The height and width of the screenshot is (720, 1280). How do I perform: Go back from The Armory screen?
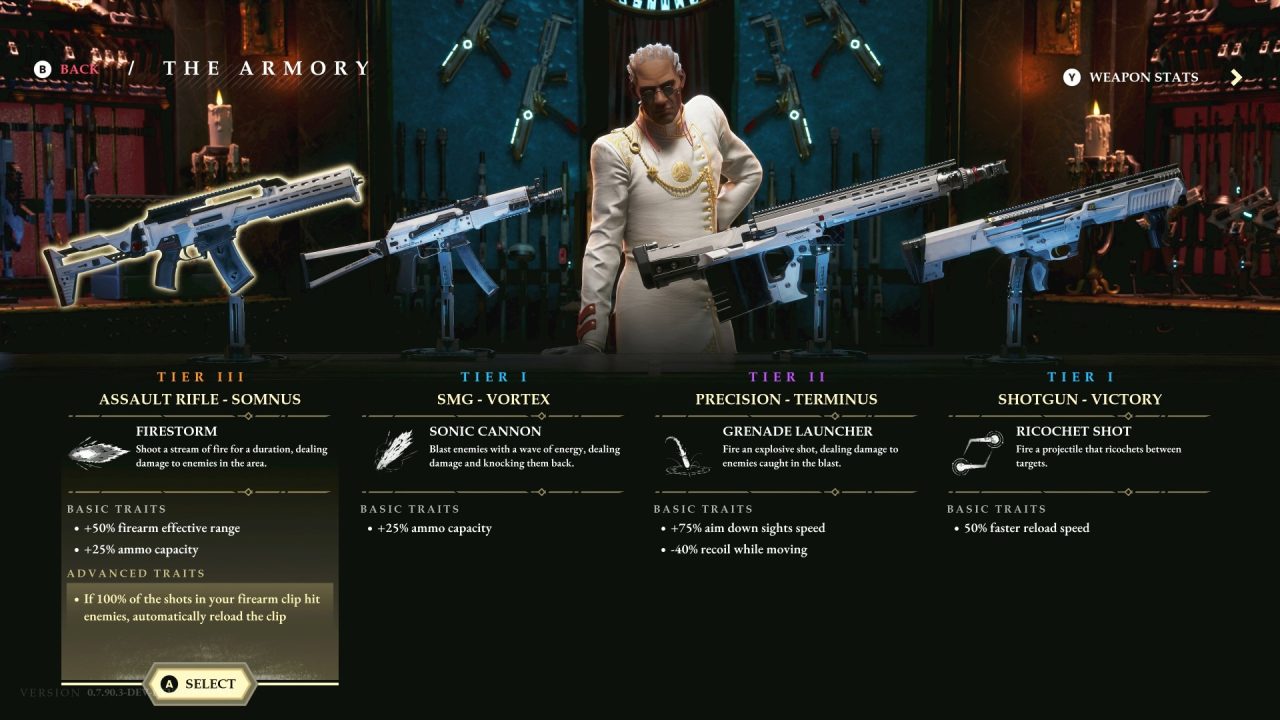60,69
